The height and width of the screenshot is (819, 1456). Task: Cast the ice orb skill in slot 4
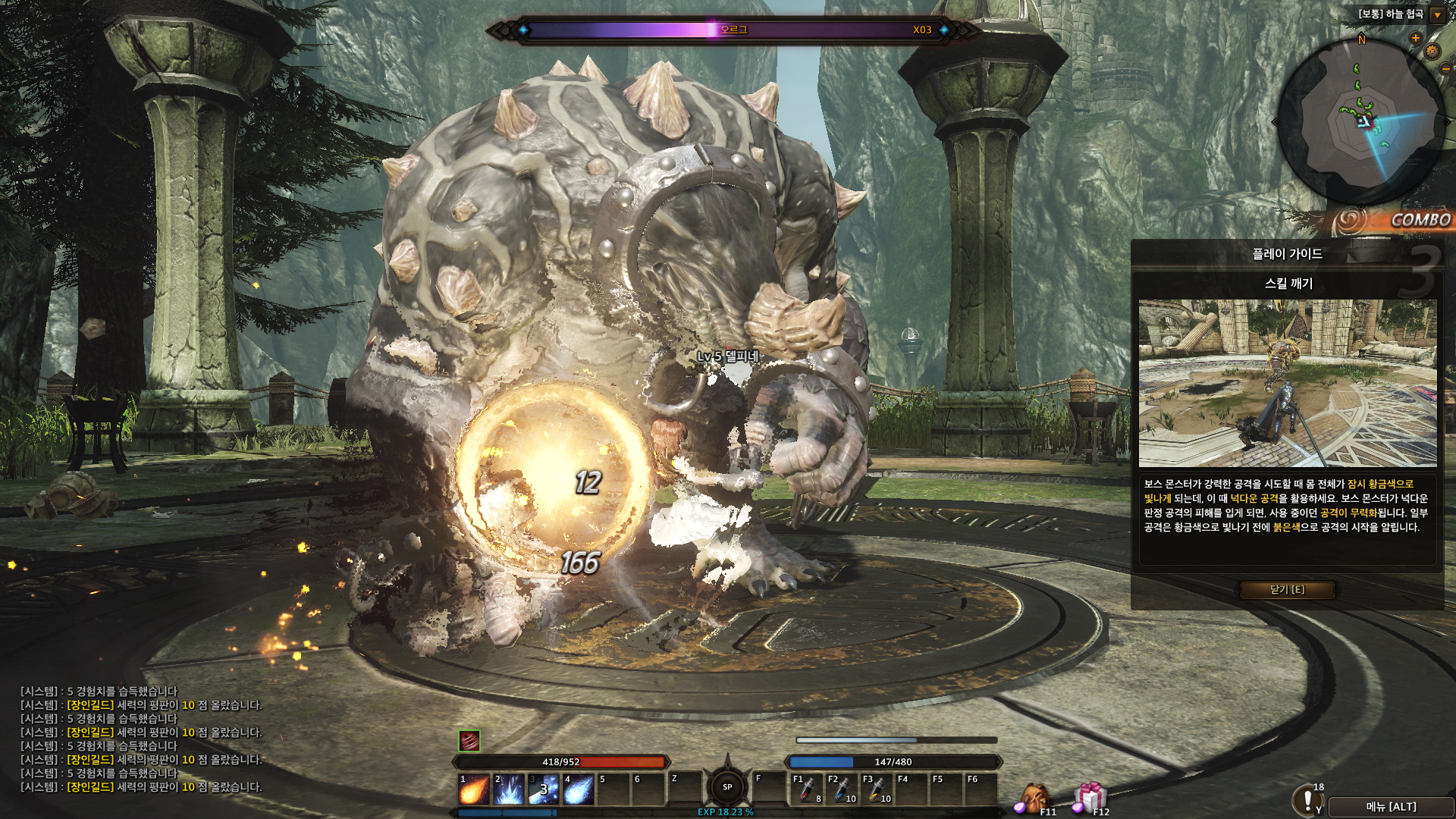[578, 790]
